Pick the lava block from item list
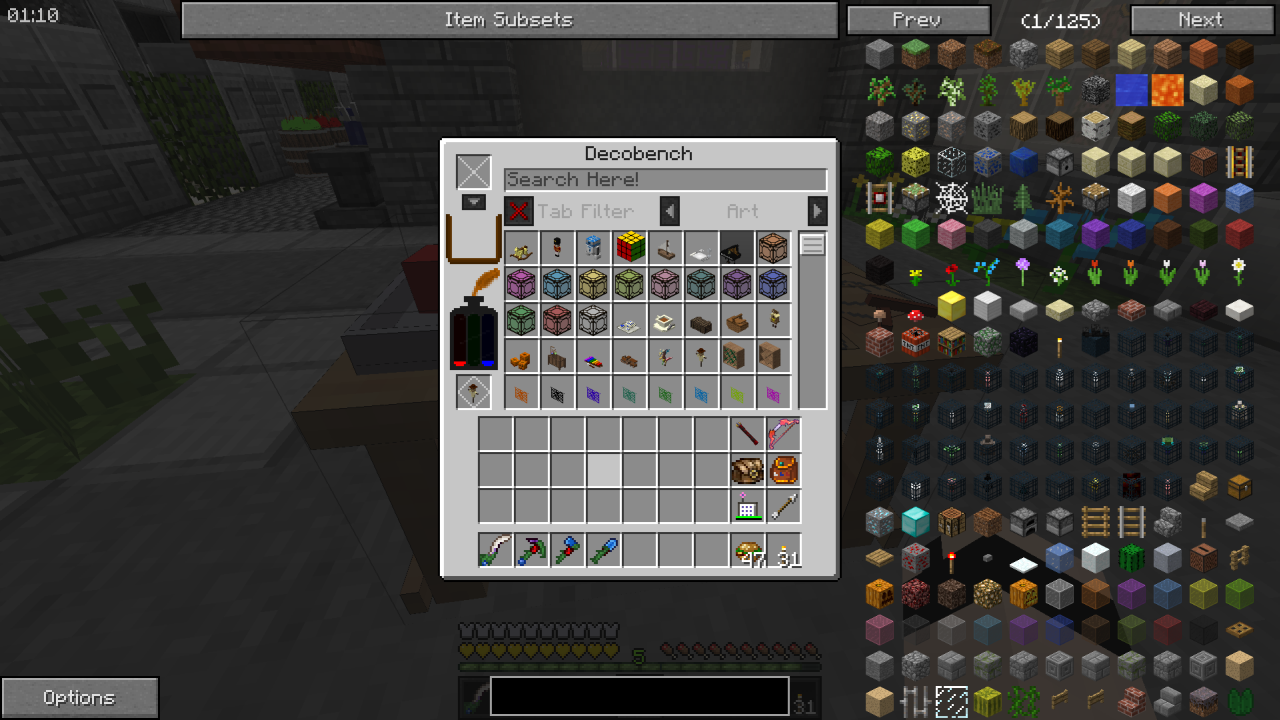 point(1167,90)
